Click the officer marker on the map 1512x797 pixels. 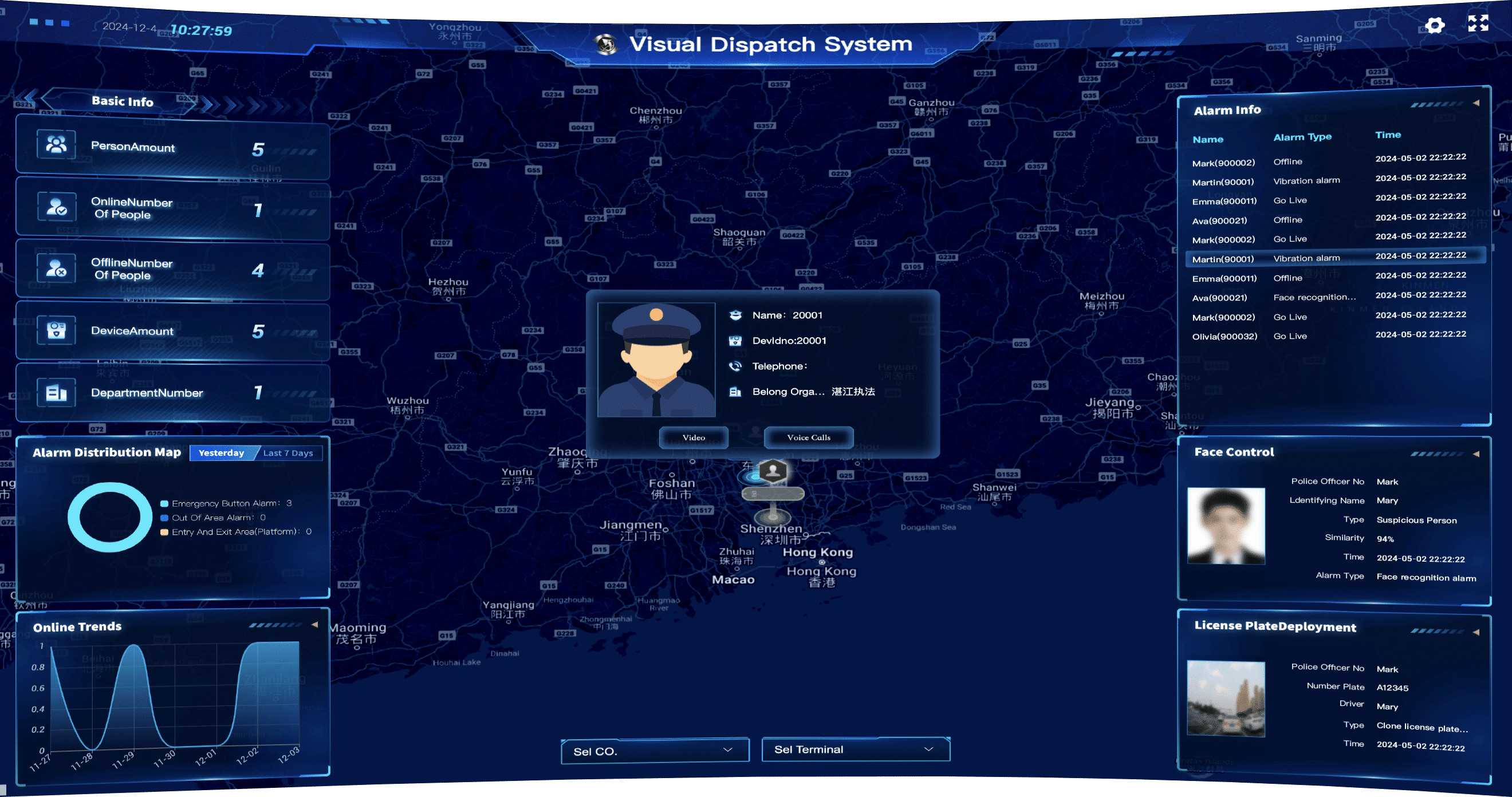[772, 469]
